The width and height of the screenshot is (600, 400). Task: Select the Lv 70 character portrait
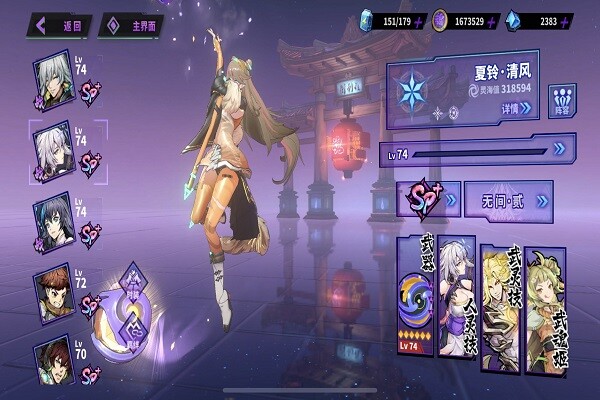[53, 360]
